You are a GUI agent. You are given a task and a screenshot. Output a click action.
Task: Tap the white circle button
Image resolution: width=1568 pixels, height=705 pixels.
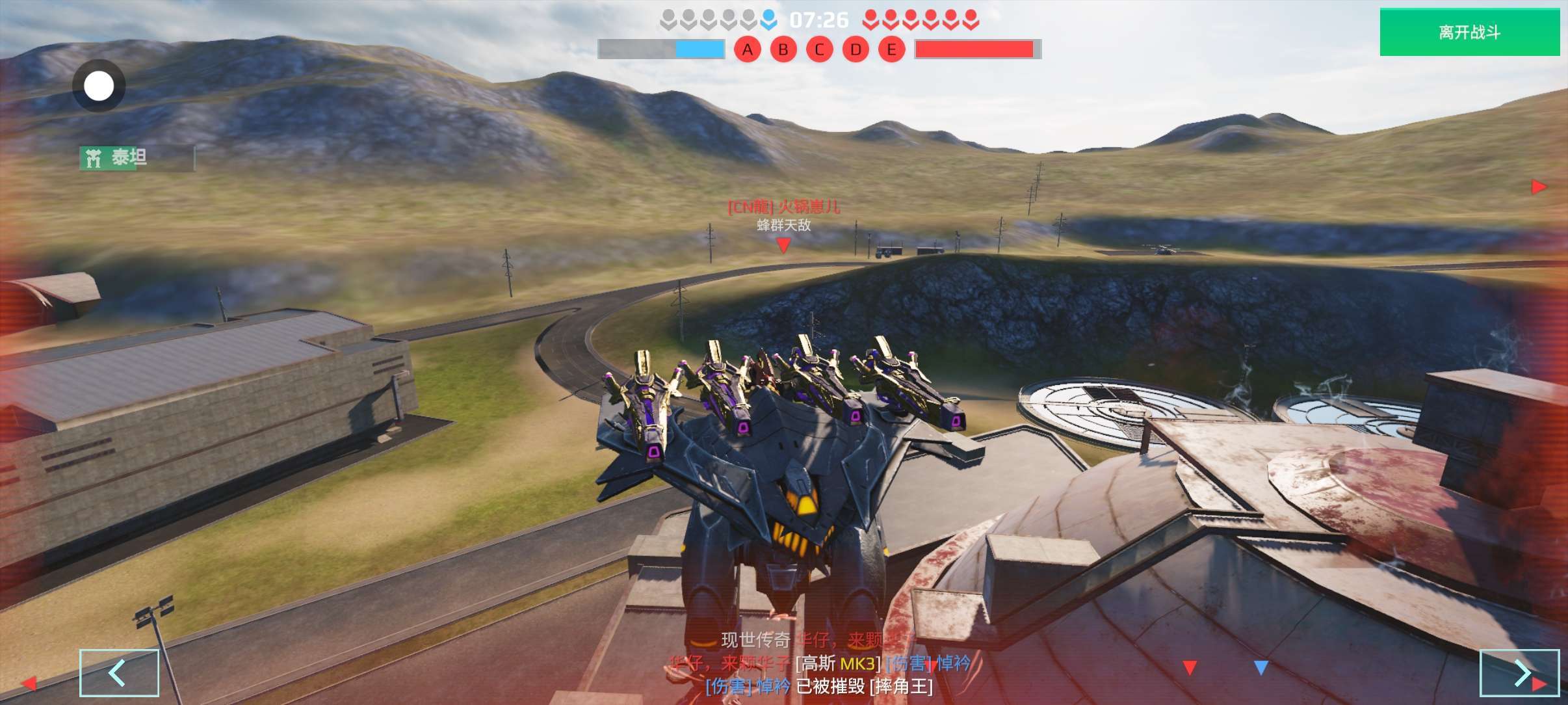click(x=99, y=86)
